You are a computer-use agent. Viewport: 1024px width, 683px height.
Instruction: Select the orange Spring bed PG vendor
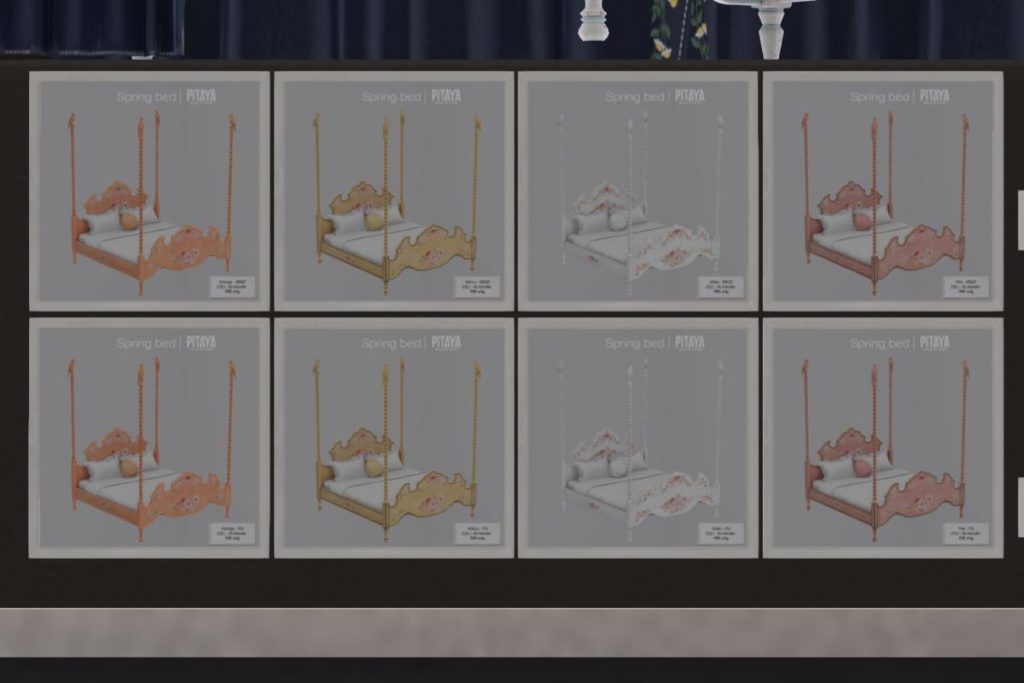click(149, 437)
